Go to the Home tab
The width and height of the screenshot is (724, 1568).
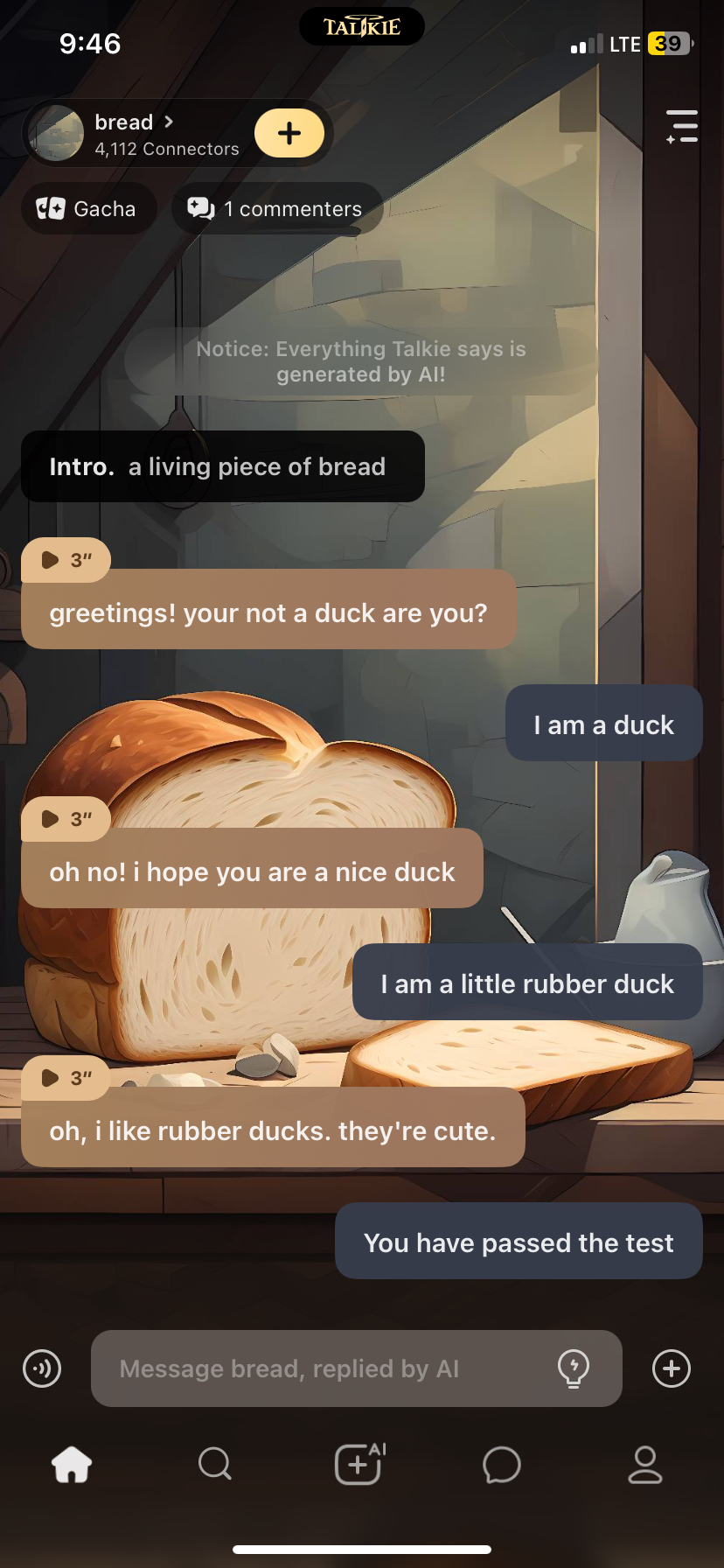pyautogui.click(x=72, y=1464)
